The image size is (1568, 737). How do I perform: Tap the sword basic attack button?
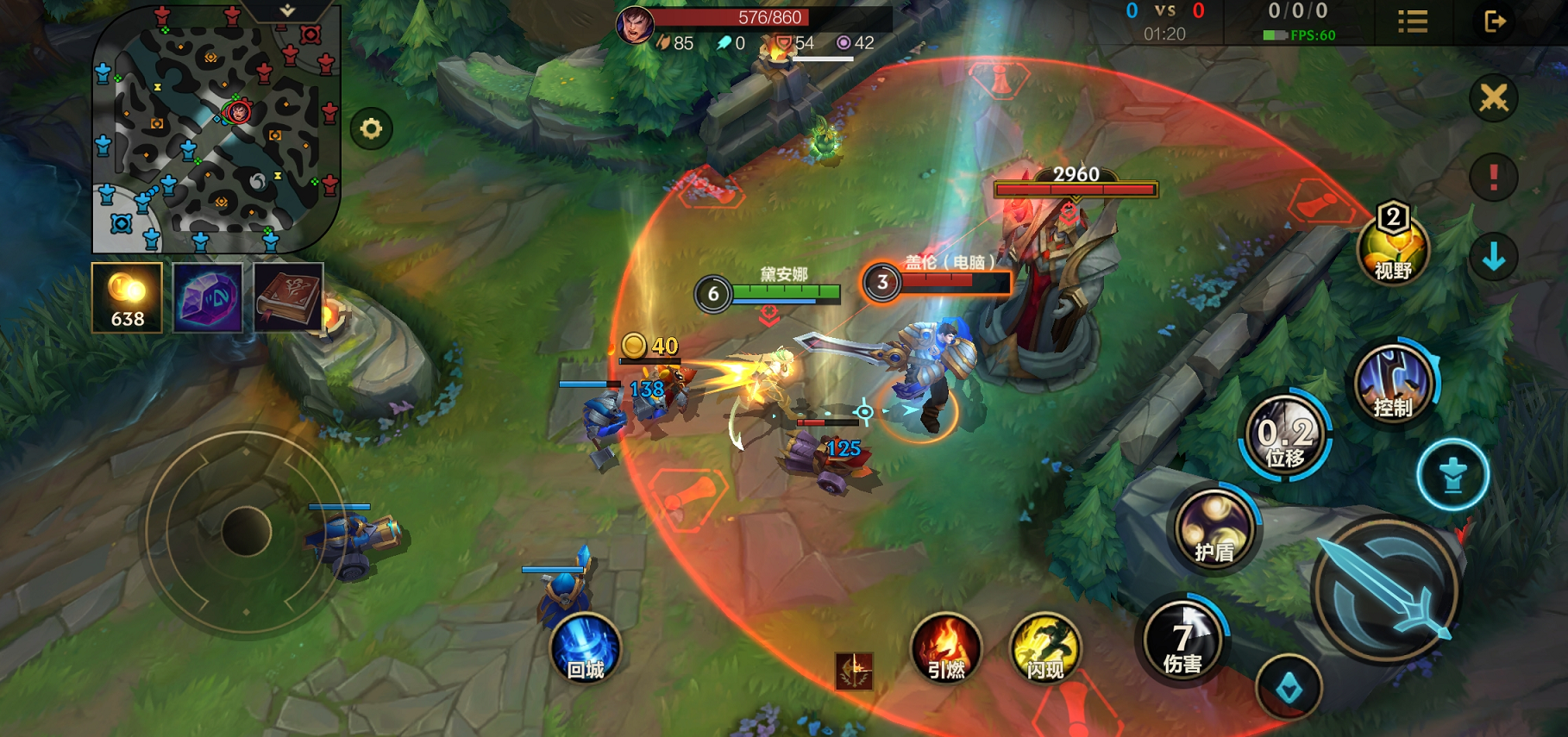pyautogui.click(x=1385, y=592)
